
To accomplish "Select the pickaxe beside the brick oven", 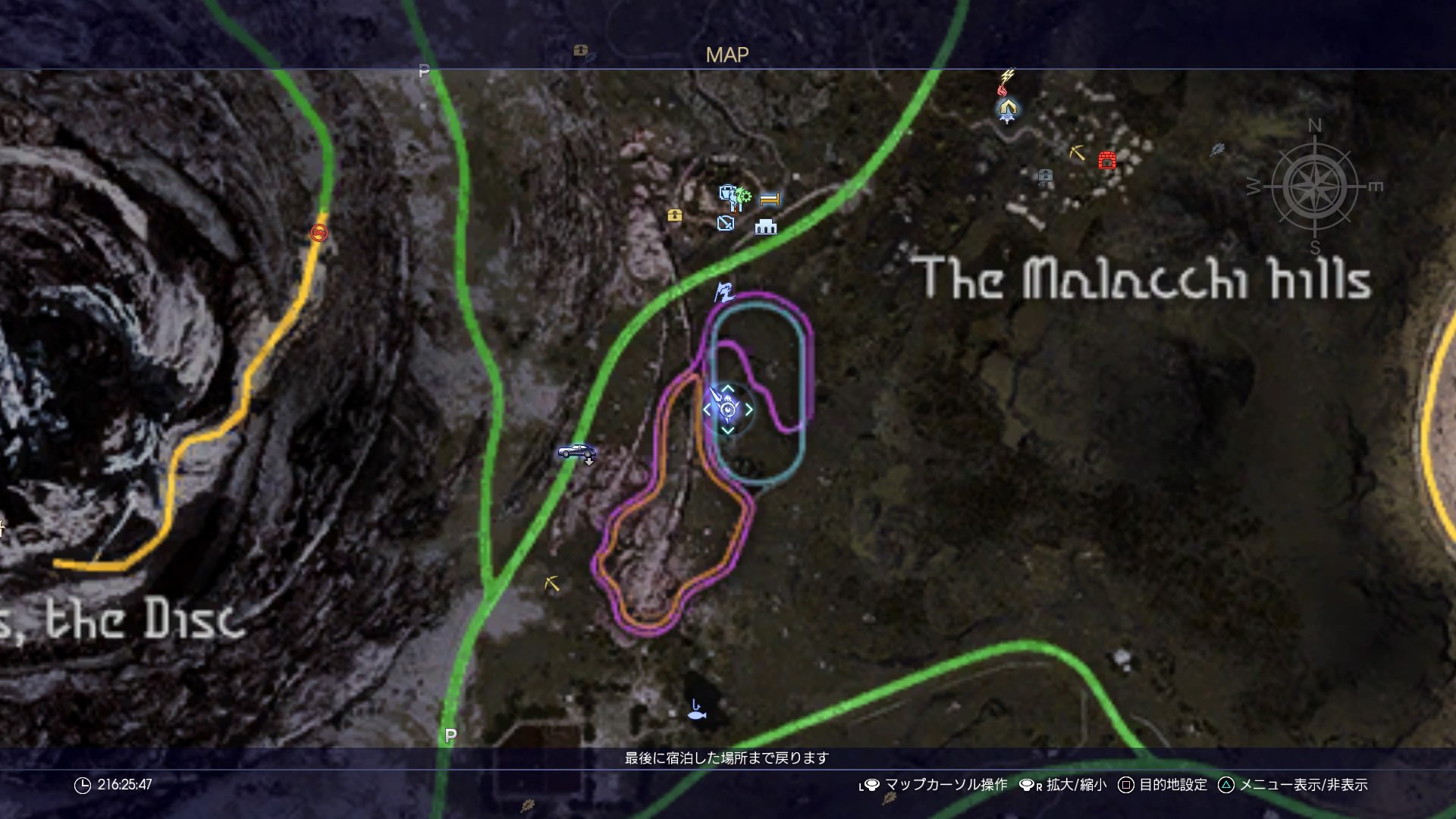I will (1077, 152).
